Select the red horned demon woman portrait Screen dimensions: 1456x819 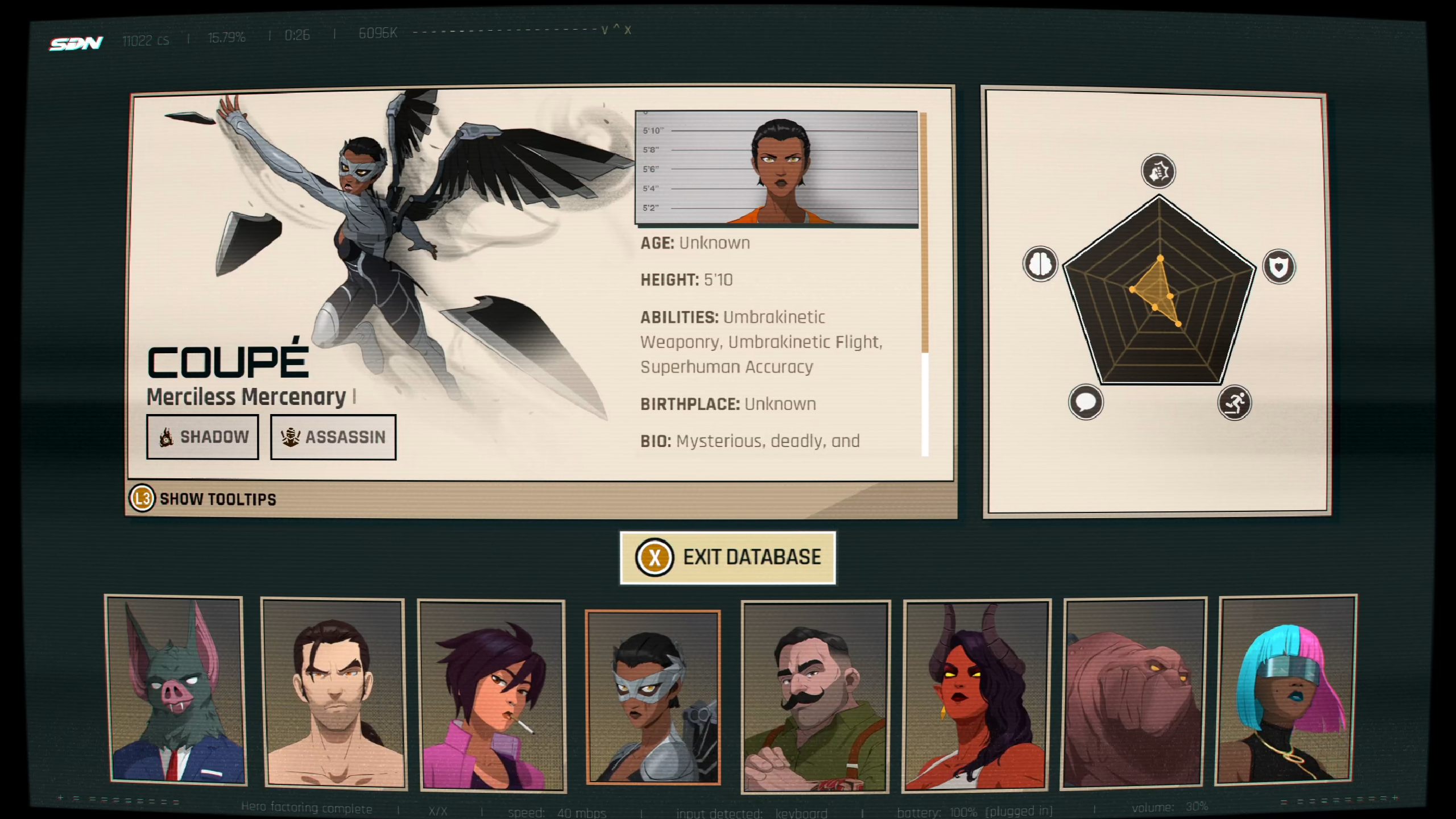976,695
